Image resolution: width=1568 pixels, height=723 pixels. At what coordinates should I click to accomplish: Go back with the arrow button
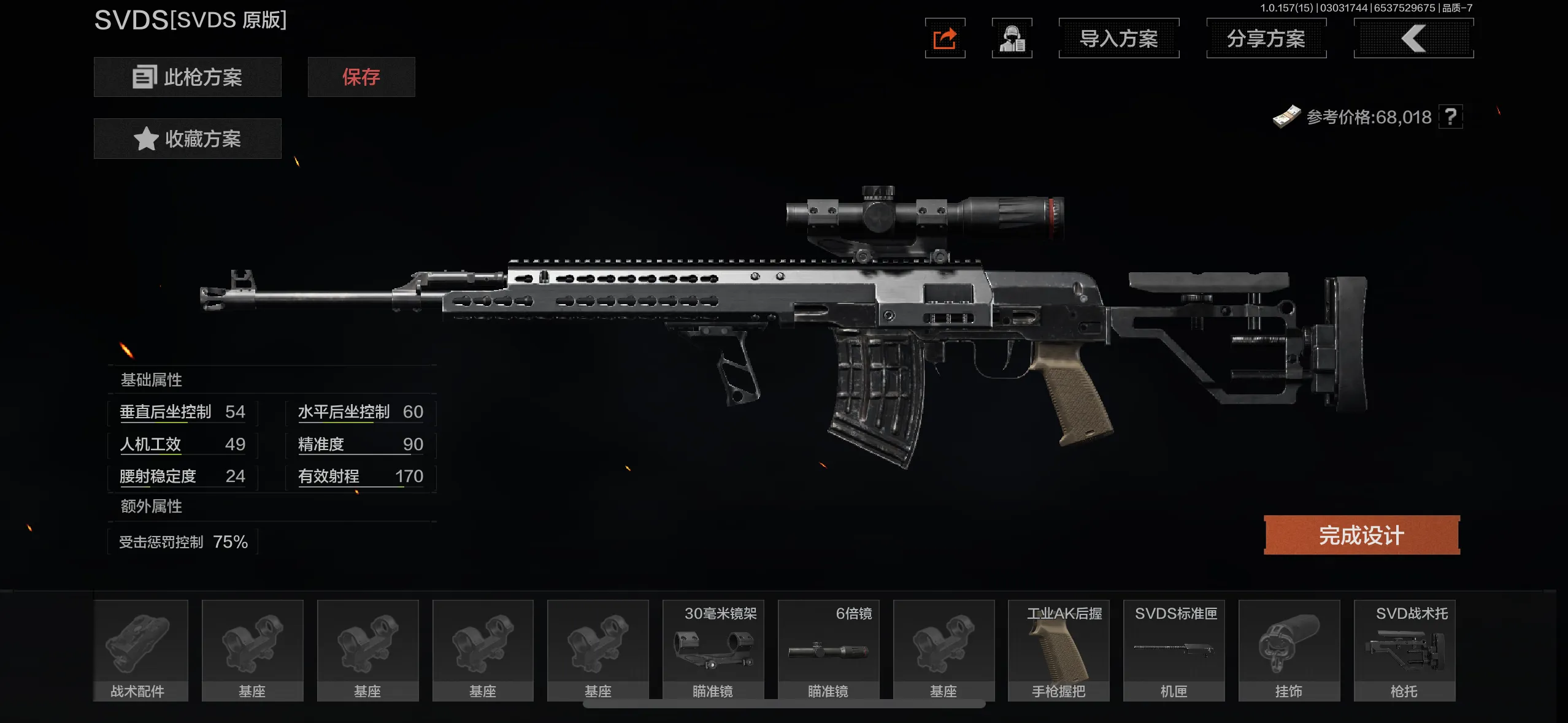(x=1413, y=39)
